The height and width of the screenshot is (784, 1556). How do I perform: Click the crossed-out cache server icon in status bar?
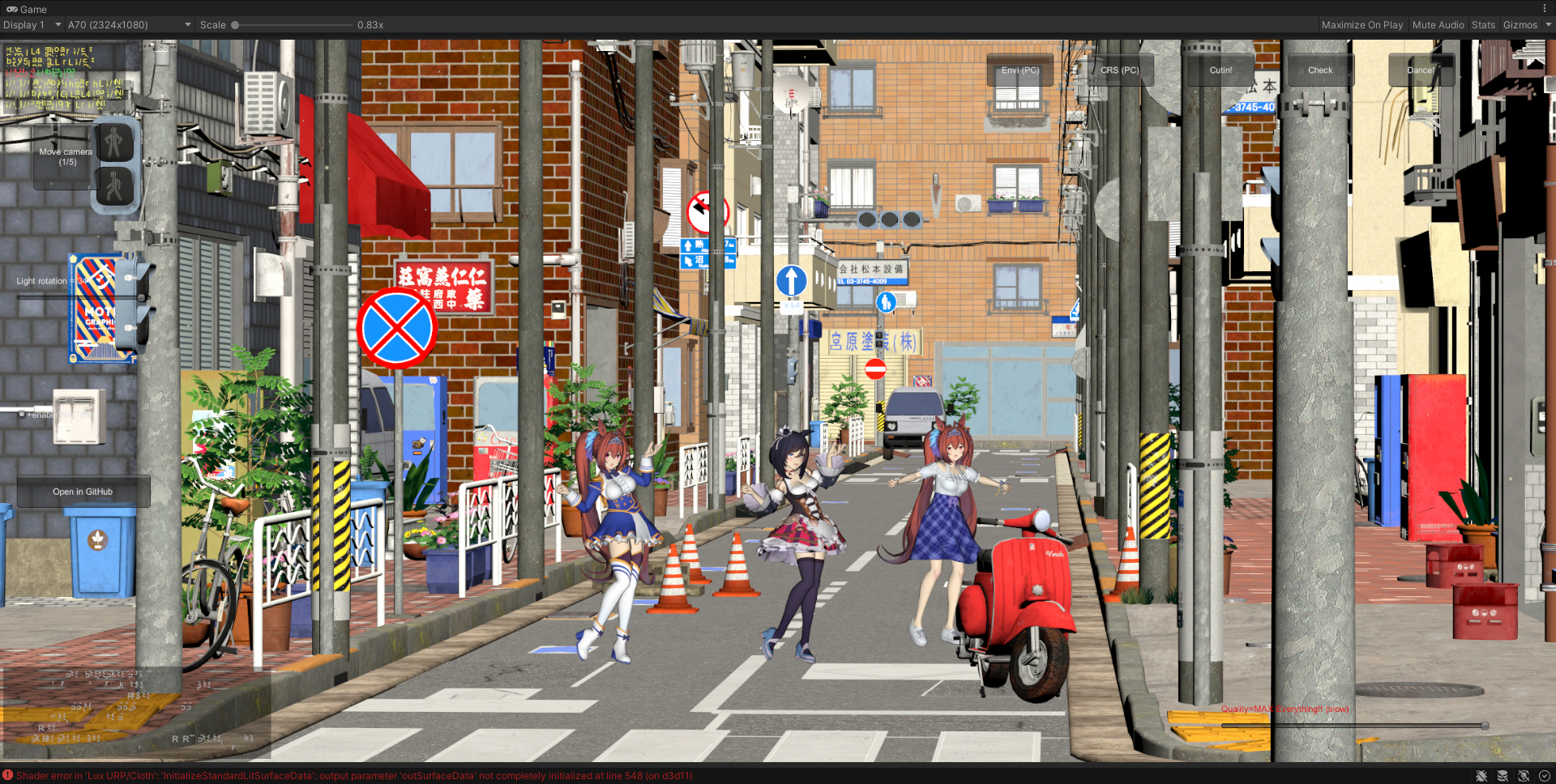coord(1503,775)
